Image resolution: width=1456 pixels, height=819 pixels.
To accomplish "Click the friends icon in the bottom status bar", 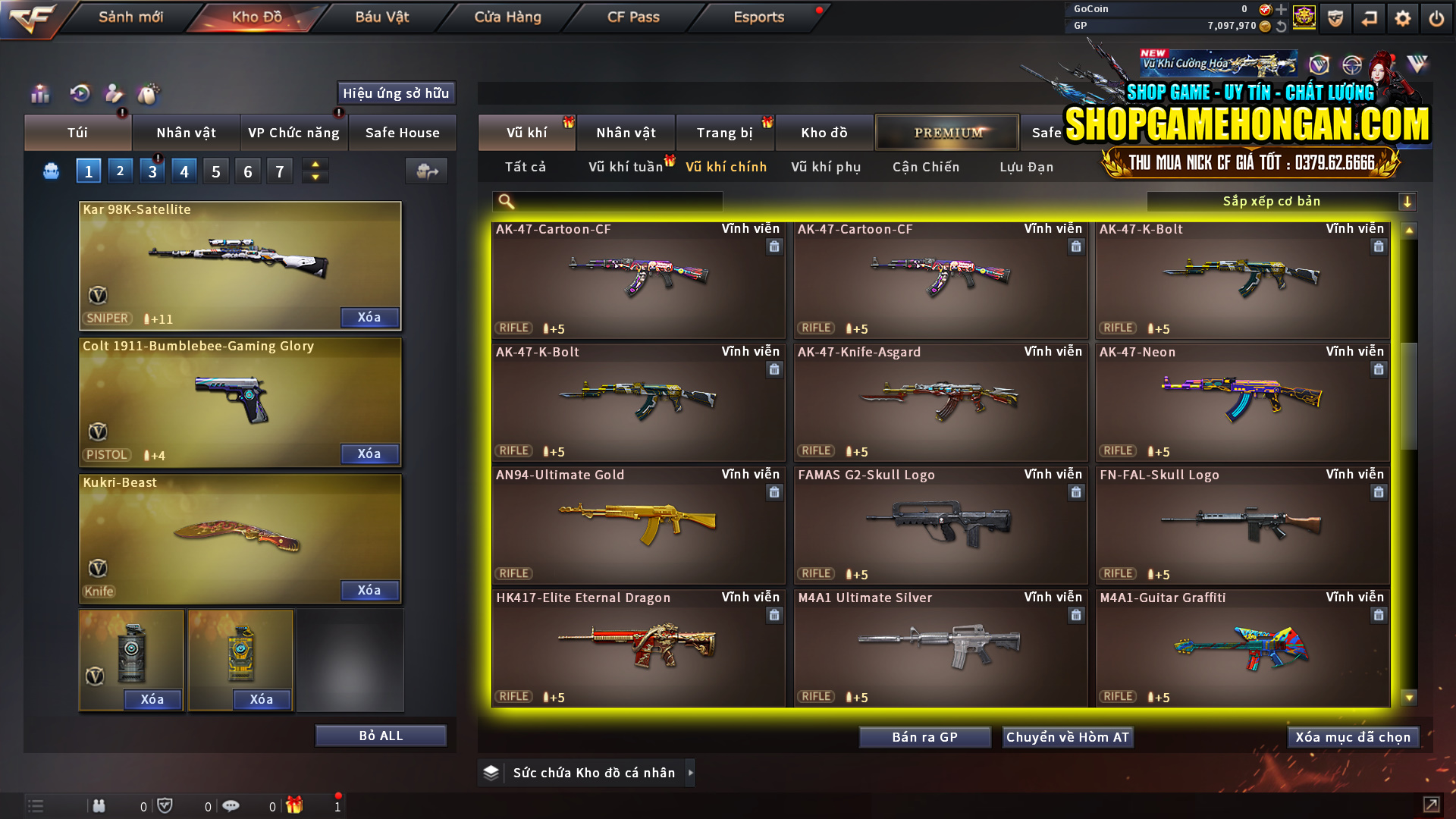I will click(x=99, y=805).
